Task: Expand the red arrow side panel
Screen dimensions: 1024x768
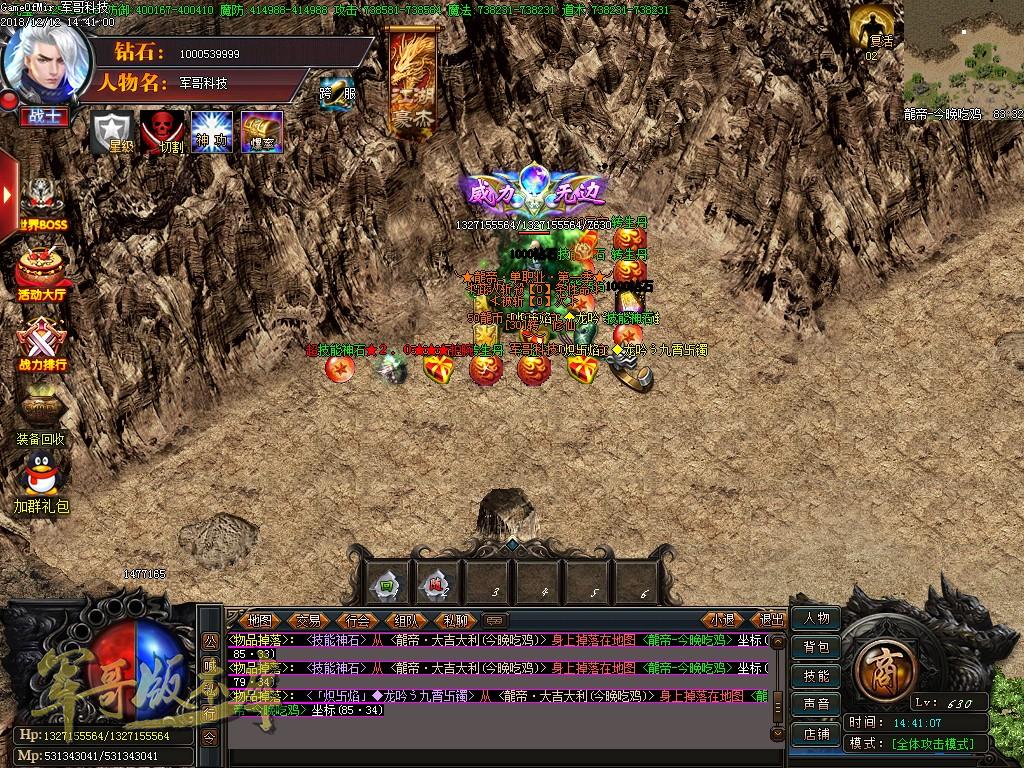Action: tap(9, 190)
